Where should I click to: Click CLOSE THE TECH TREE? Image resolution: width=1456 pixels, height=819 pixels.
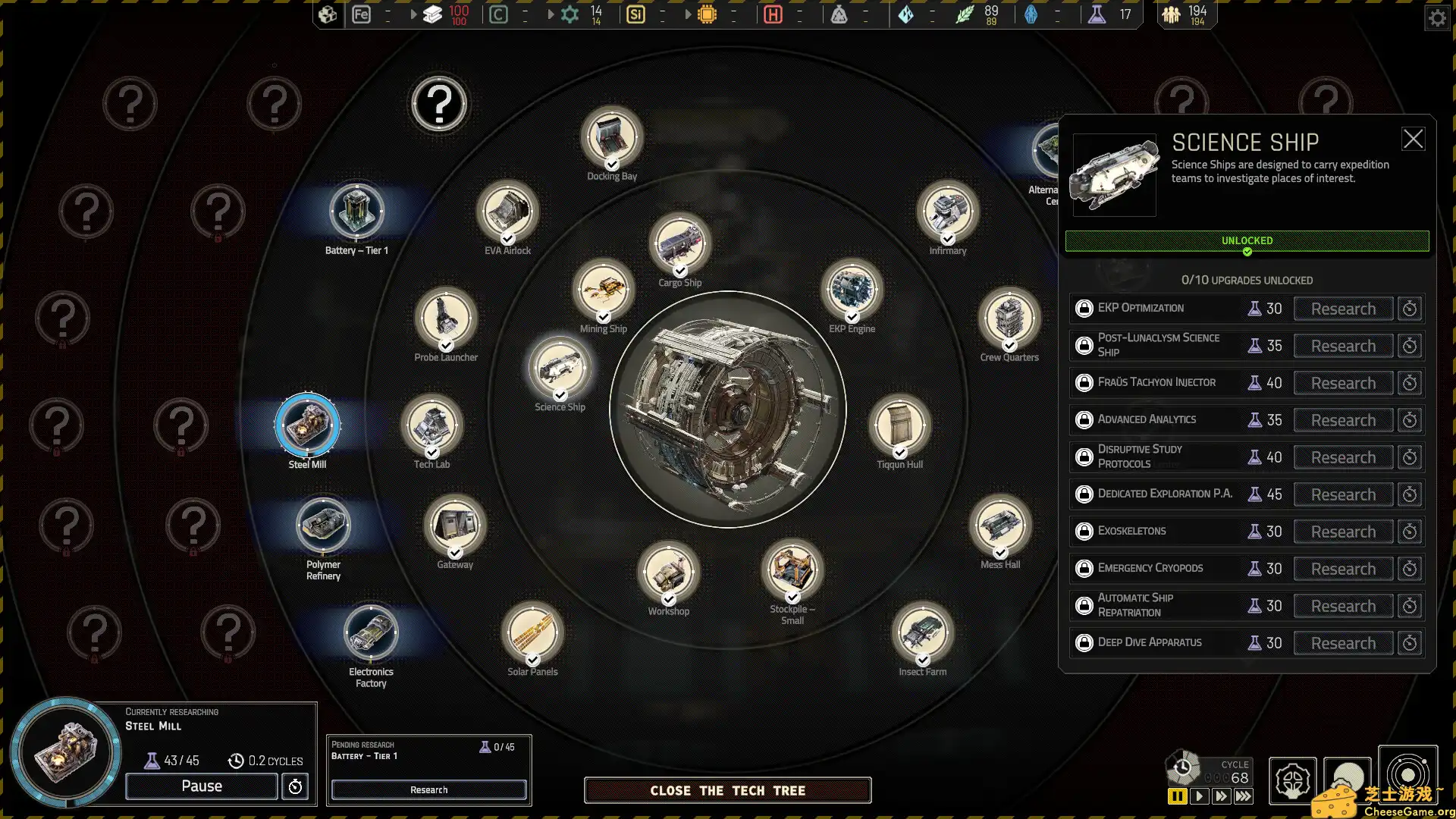coord(726,790)
